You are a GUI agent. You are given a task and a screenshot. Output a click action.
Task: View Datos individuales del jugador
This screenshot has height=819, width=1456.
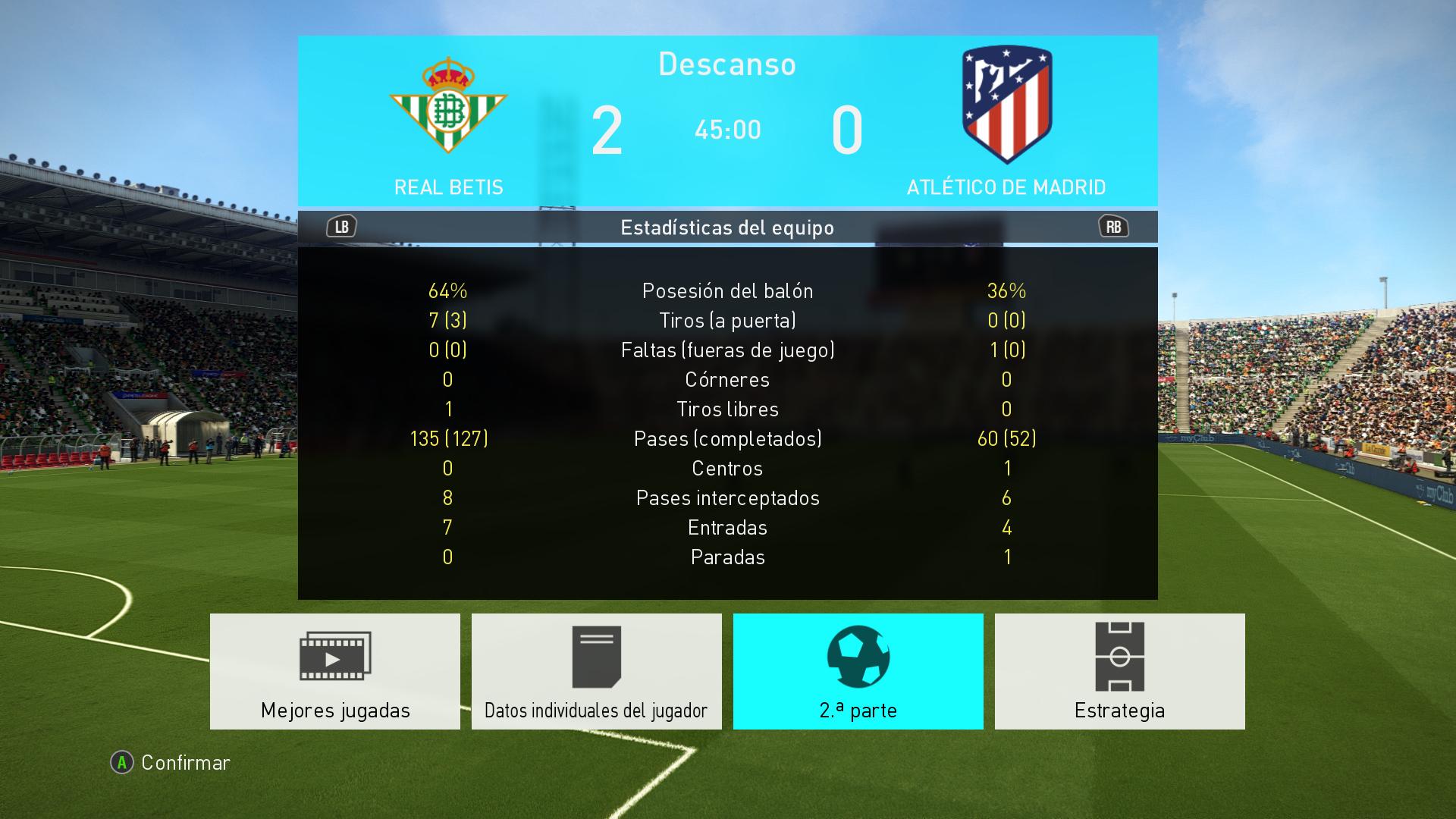coord(596,671)
